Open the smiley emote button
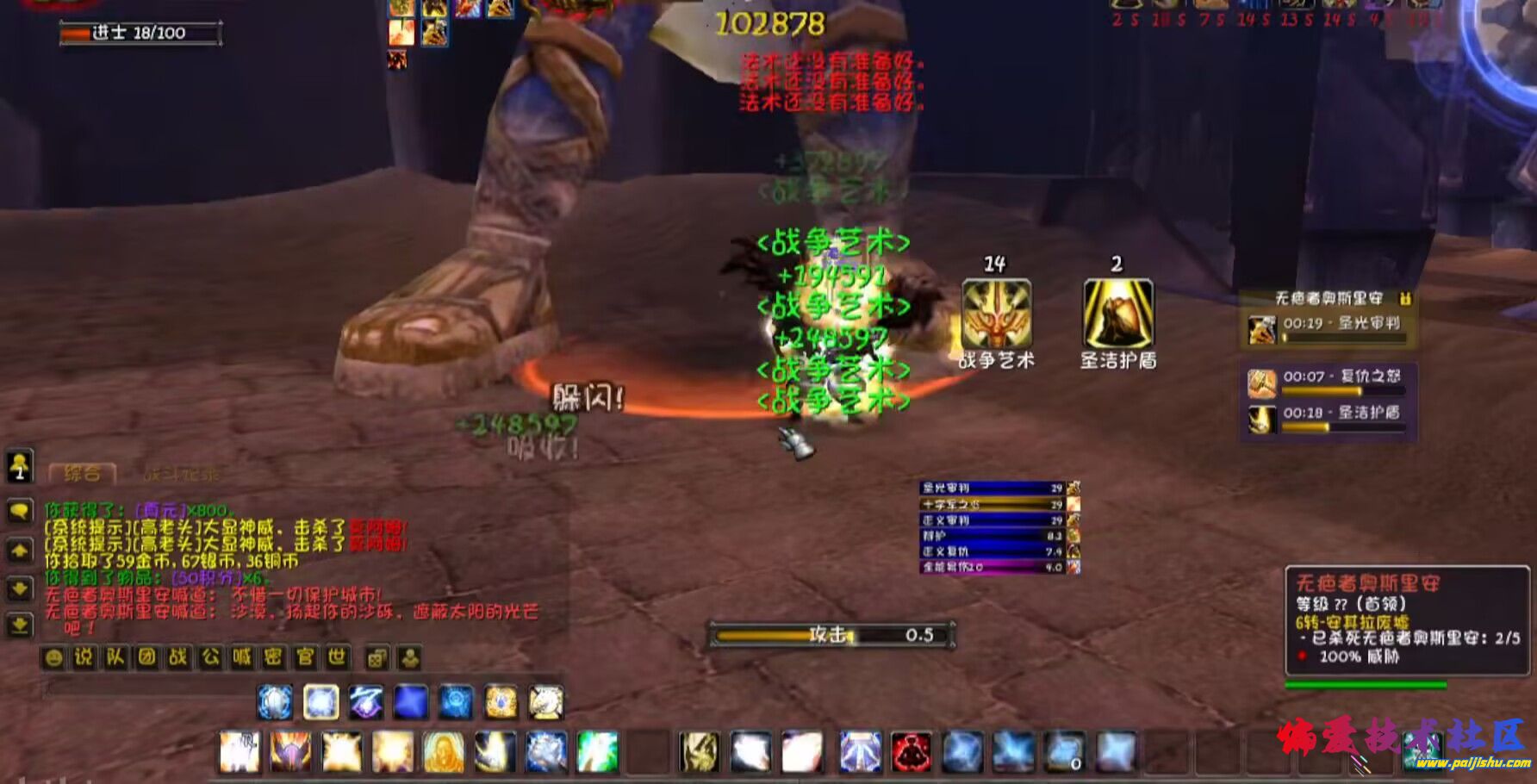The height and width of the screenshot is (784, 1537). click(x=53, y=658)
